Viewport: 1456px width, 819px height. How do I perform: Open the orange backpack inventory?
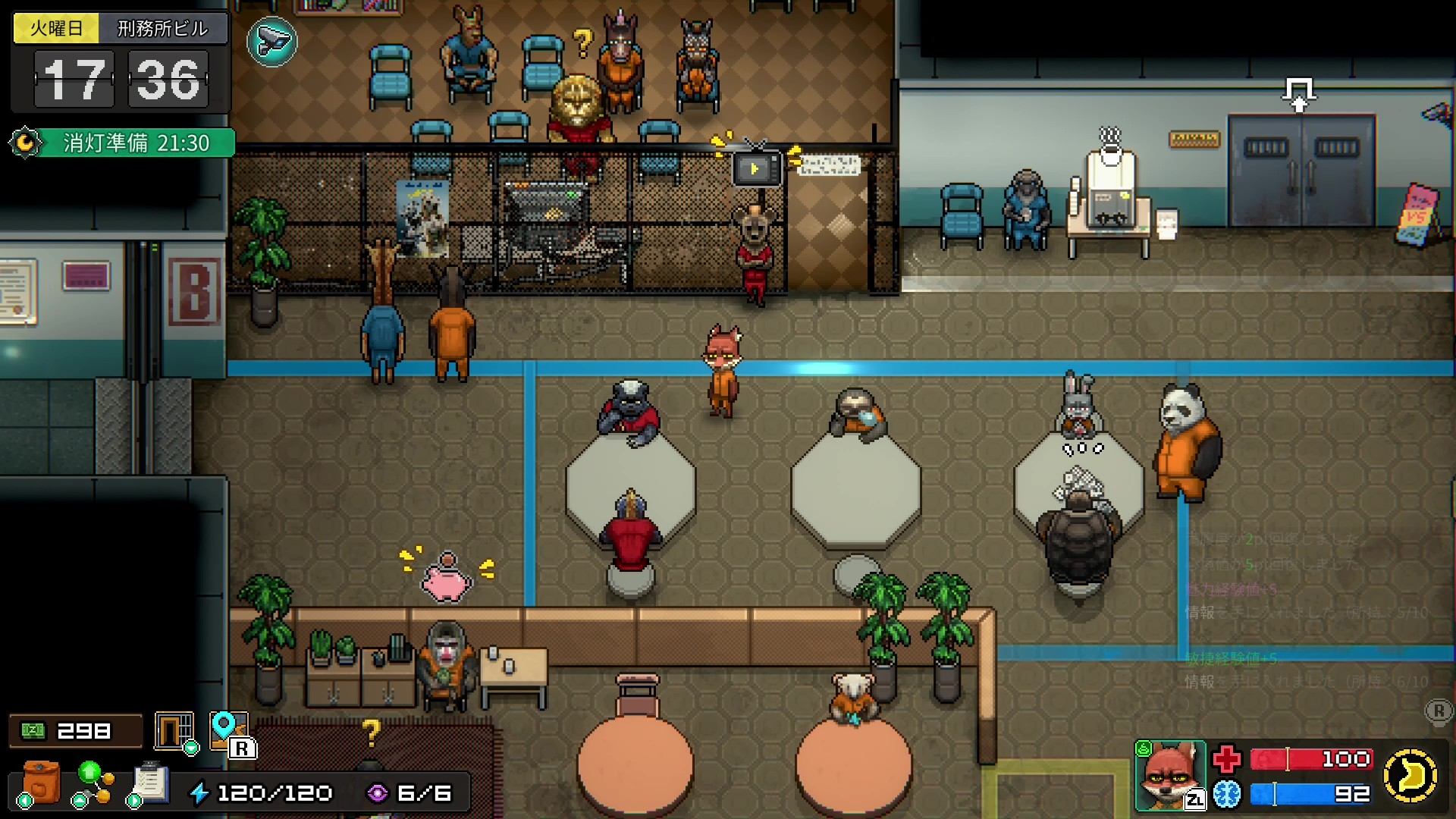coord(40,782)
